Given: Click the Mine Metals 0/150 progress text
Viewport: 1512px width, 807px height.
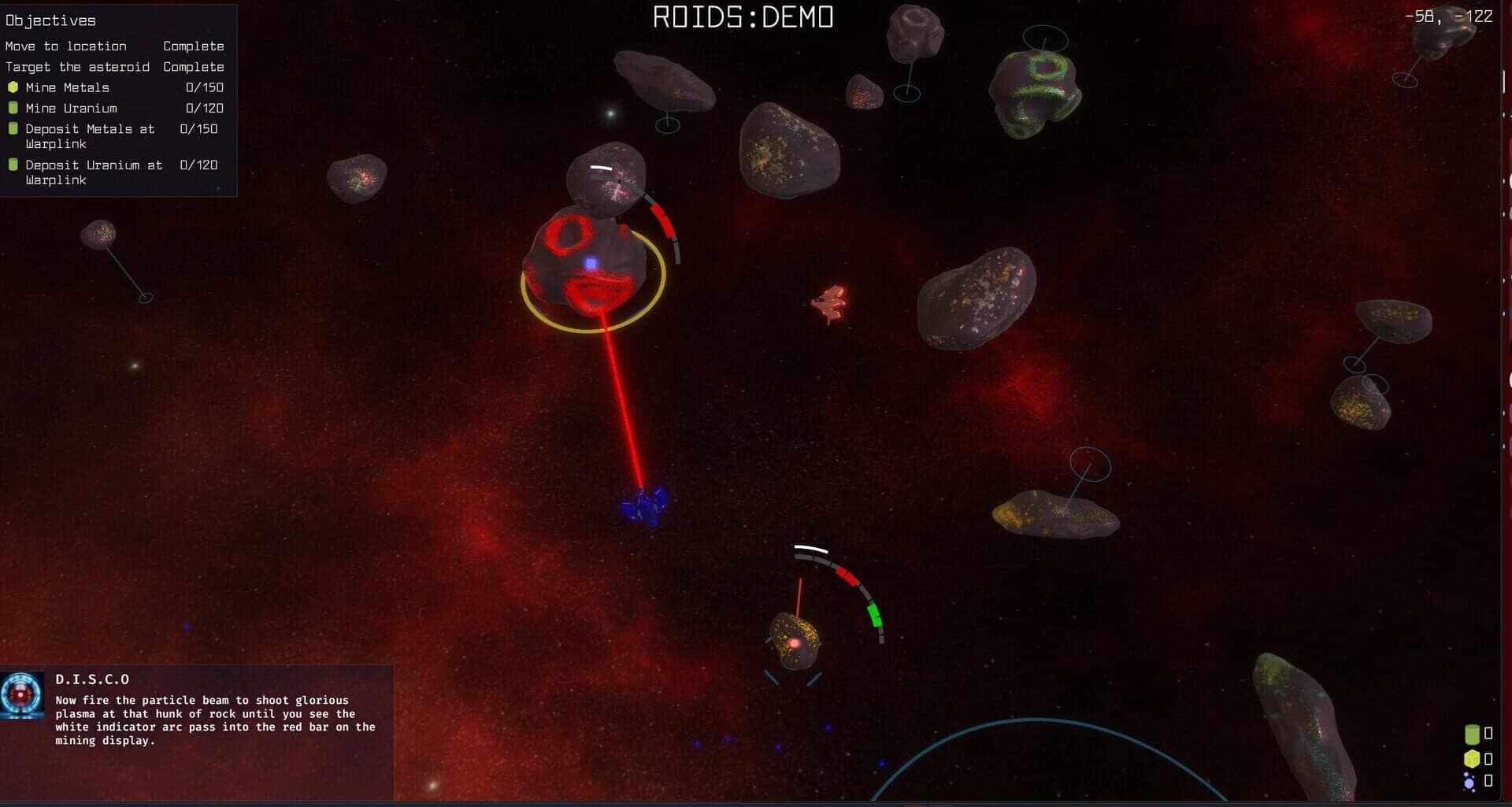Looking at the screenshot, I should [x=203, y=87].
